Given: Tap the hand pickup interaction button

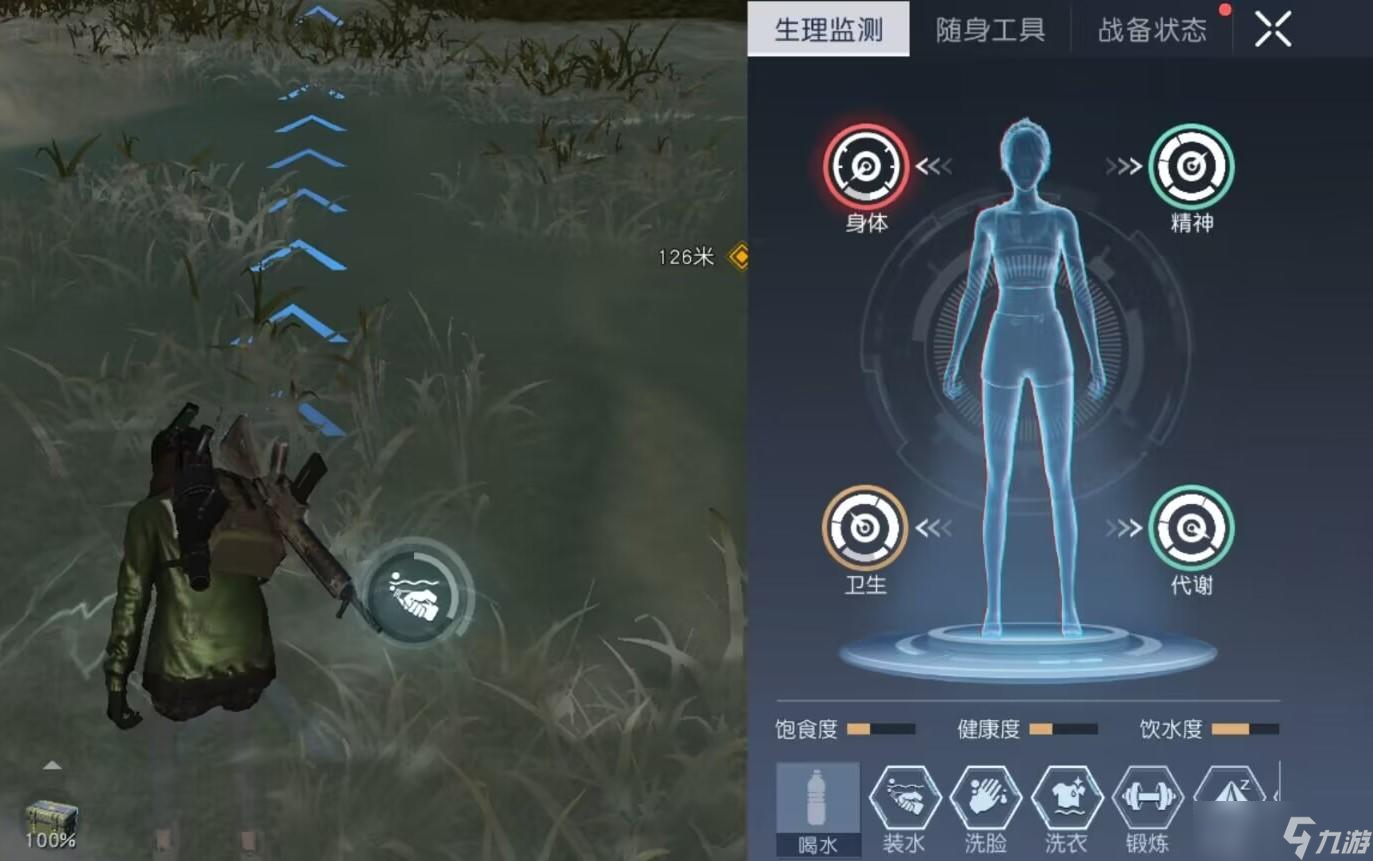Looking at the screenshot, I should [x=413, y=593].
